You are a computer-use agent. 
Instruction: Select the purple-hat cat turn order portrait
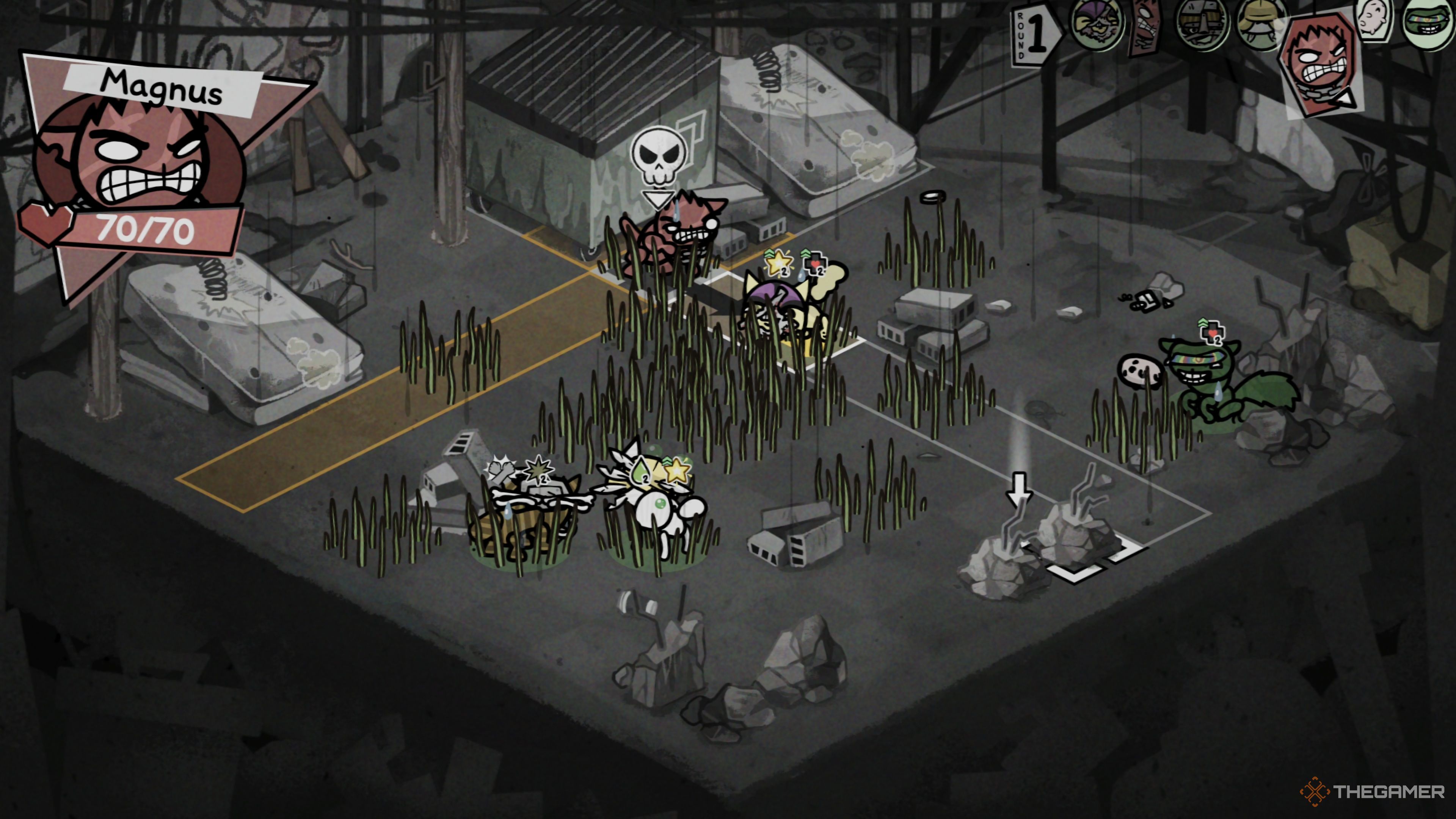click(x=1097, y=25)
